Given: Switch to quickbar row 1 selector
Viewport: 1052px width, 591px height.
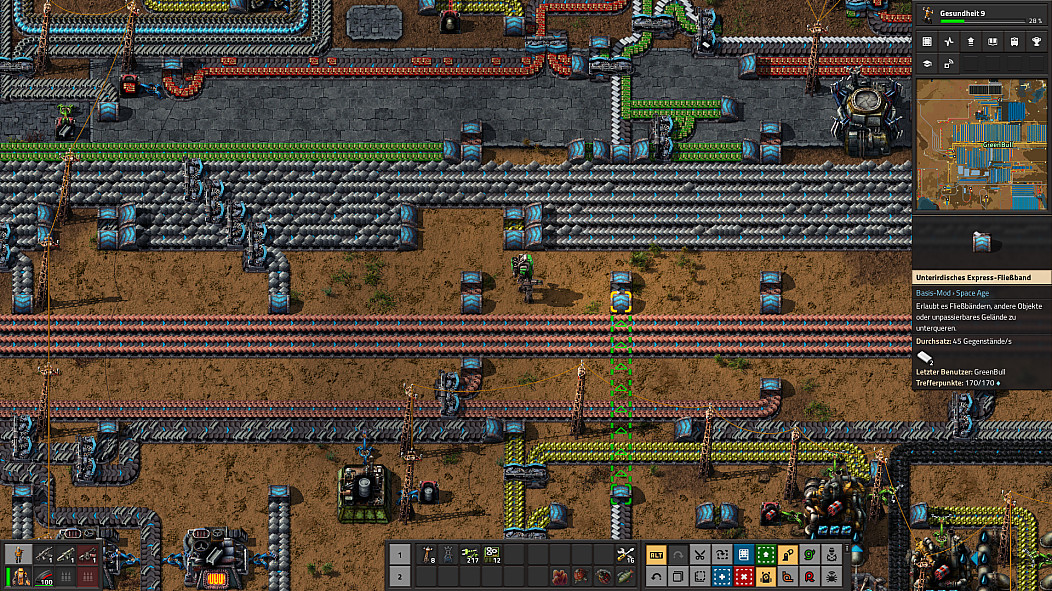Looking at the screenshot, I should click(x=399, y=554).
